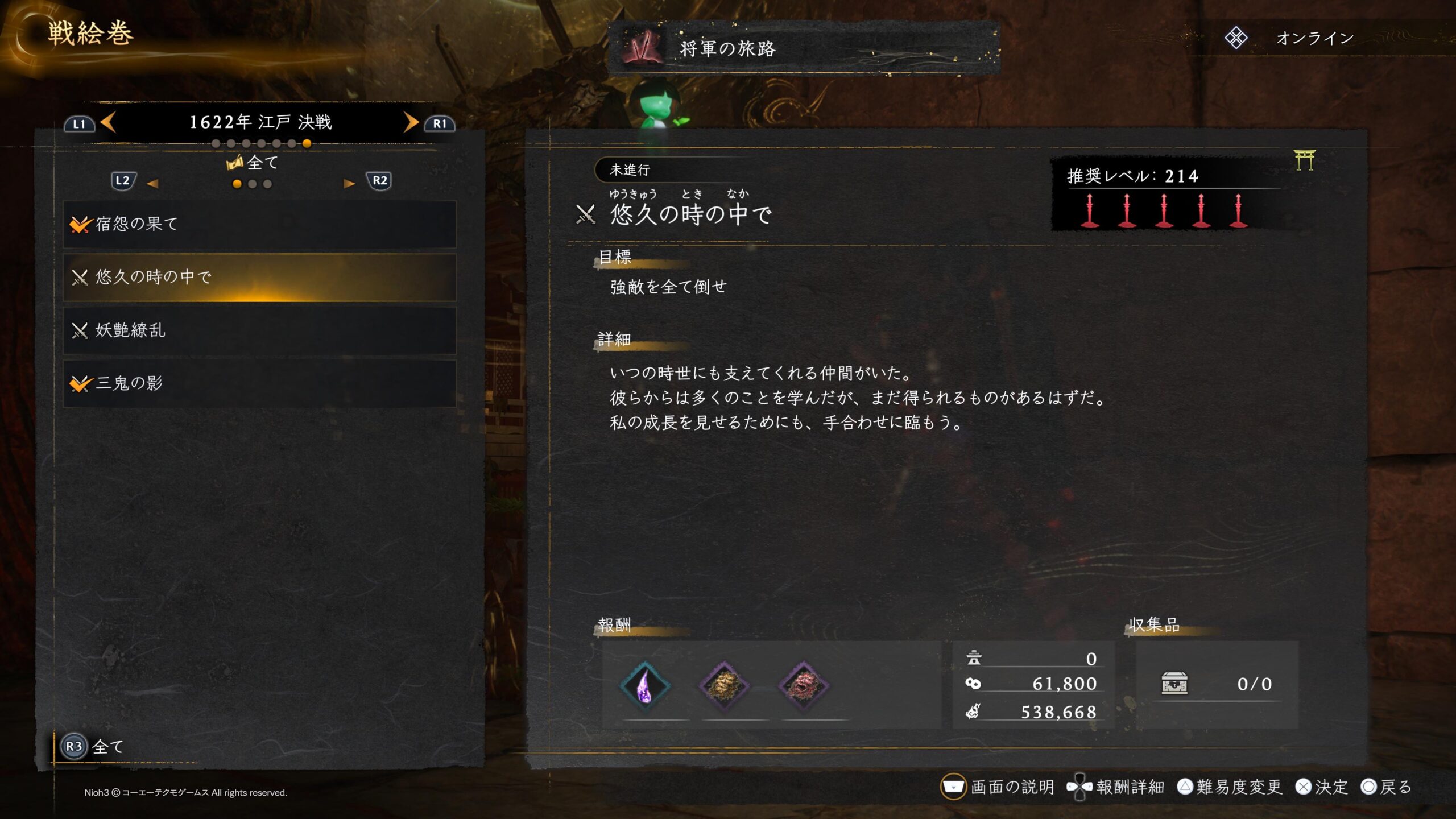1456x819 pixels.
Task: Select the 悠久の時の中で mission entry
Action: [259, 277]
